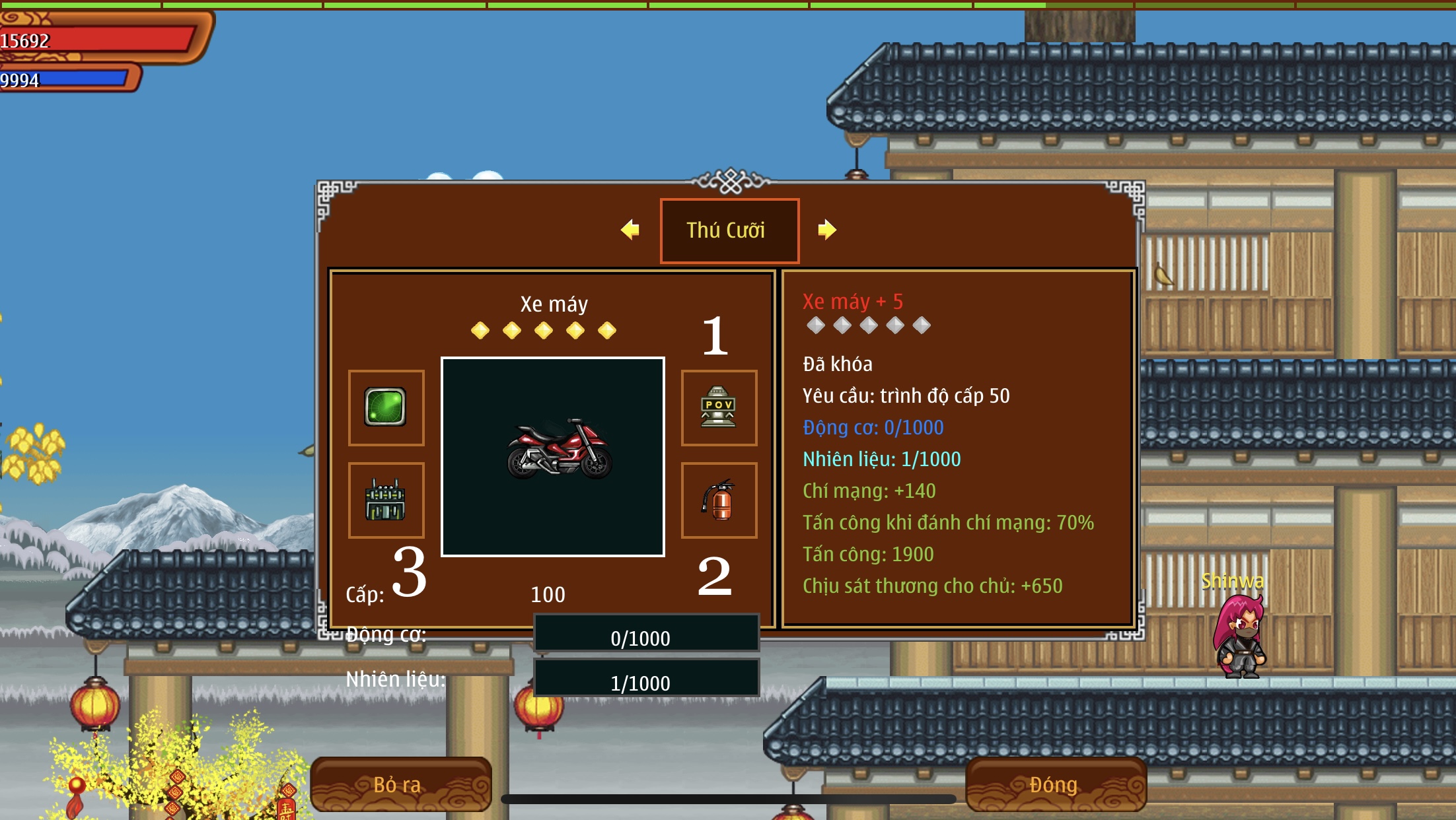
Task: Close the panel with Đóng button
Action: tap(1055, 784)
